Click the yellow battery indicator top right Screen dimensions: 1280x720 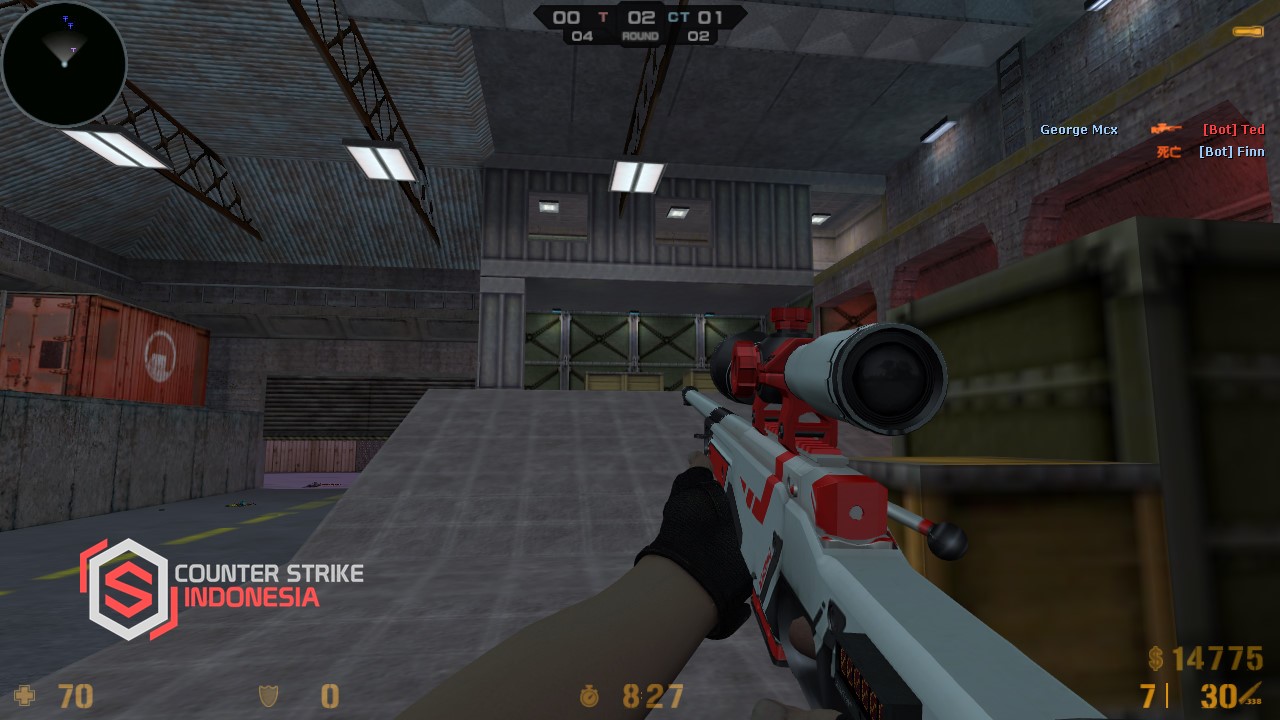tap(1248, 31)
